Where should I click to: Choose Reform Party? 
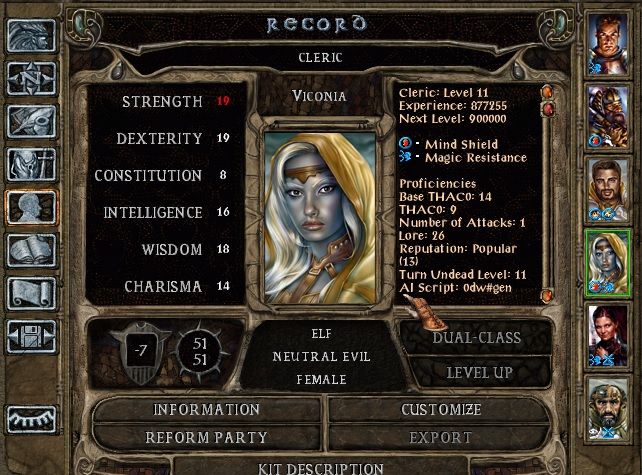tap(206, 438)
